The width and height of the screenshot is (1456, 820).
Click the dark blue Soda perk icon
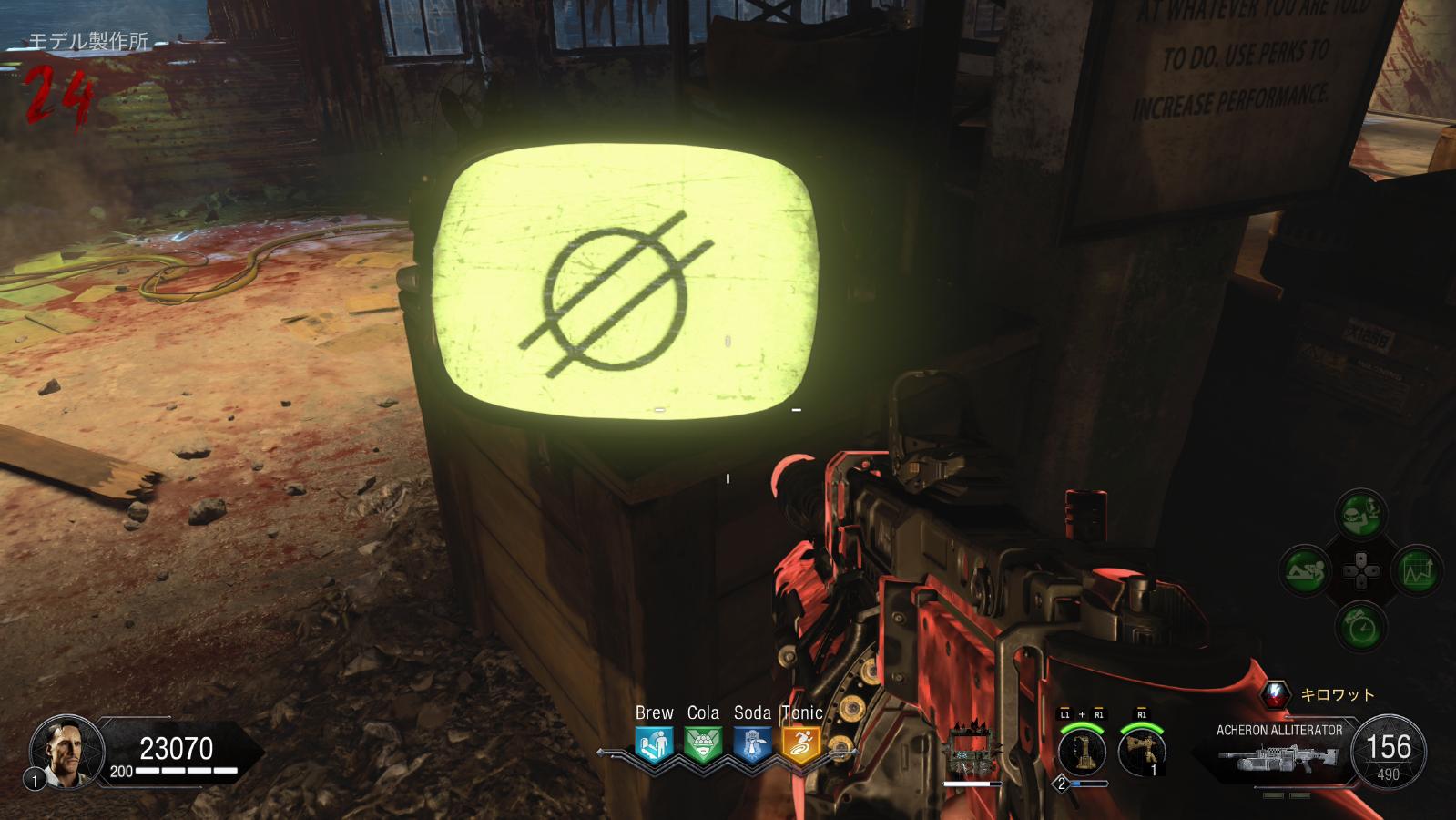point(752,744)
